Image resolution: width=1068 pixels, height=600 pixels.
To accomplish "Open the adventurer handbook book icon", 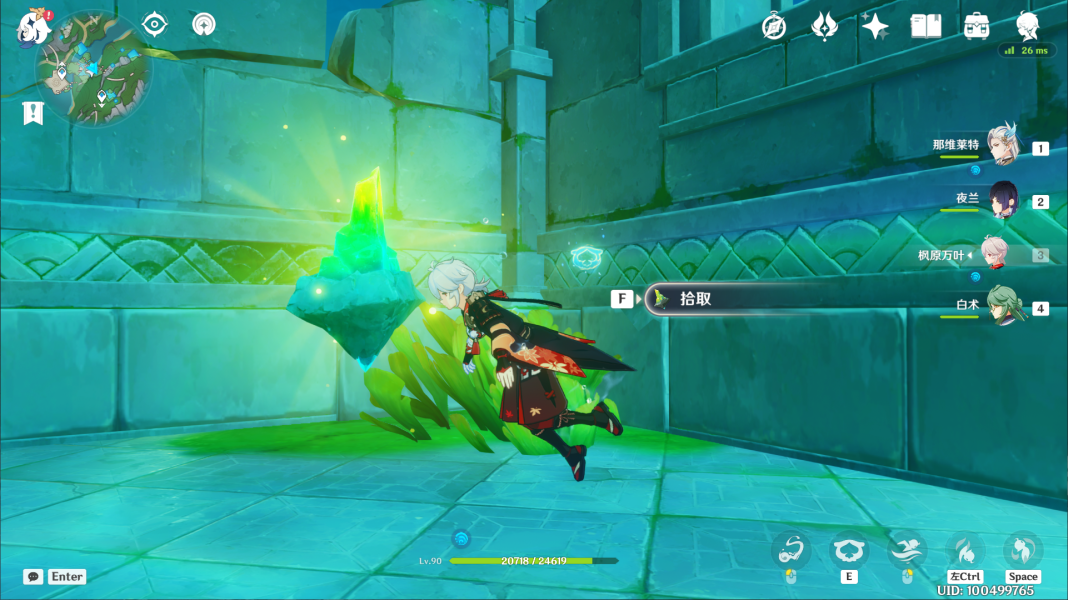I will click(926, 26).
